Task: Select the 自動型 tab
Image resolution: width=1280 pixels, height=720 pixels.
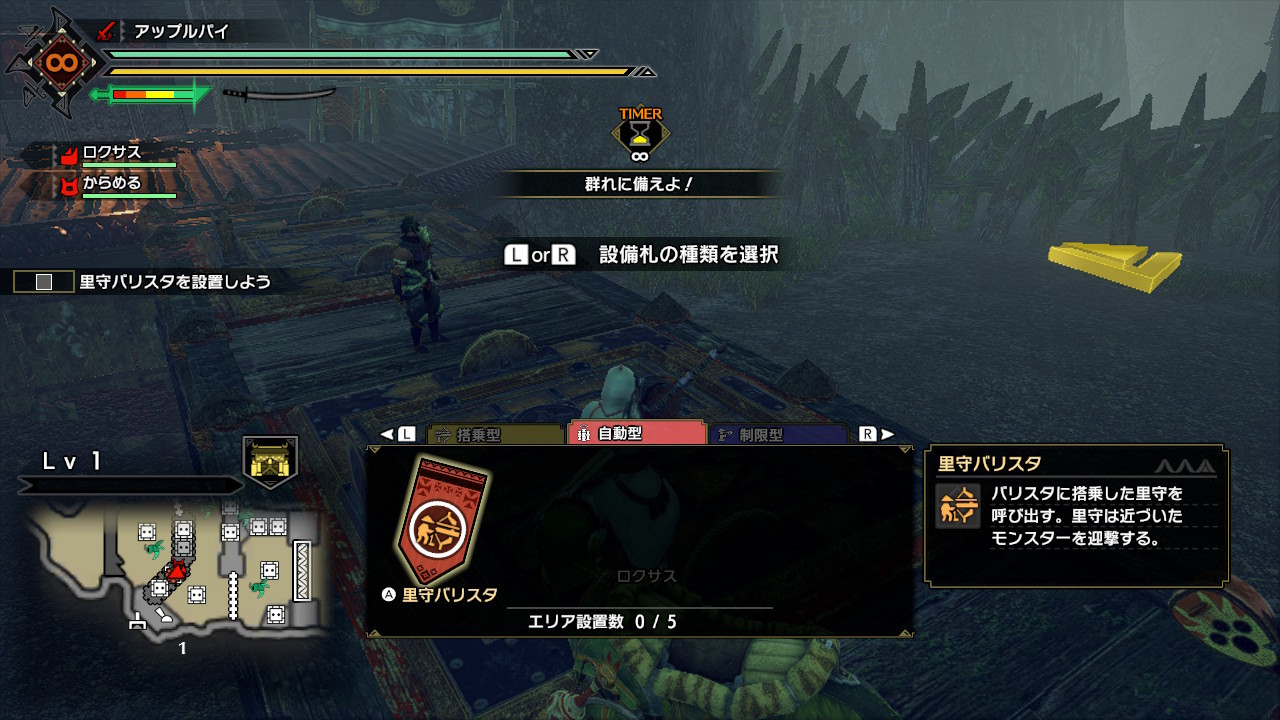Action: click(636, 434)
